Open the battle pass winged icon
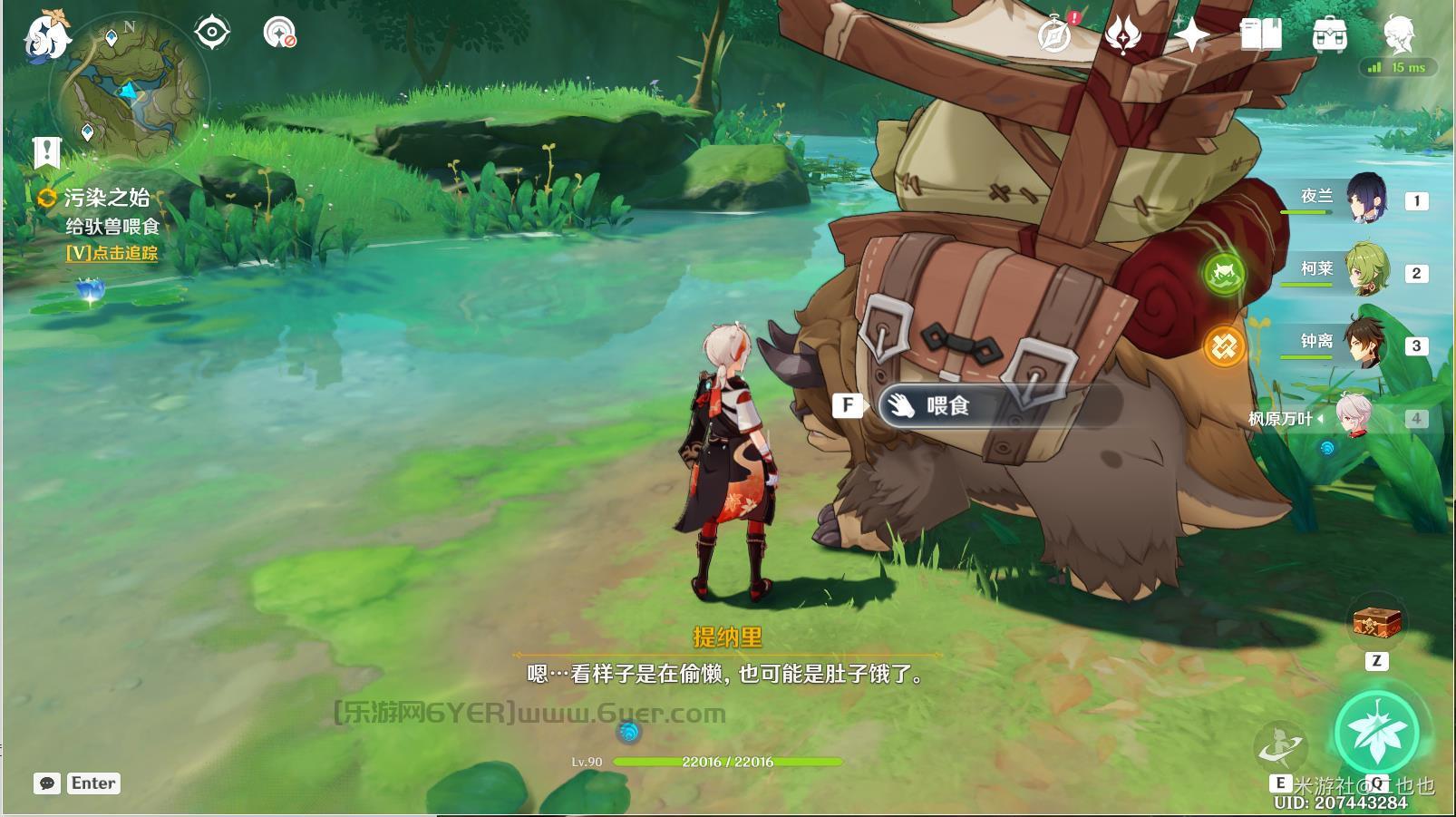Image resolution: width=1456 pixels, height=817 pixels. tap(1122, 35)
